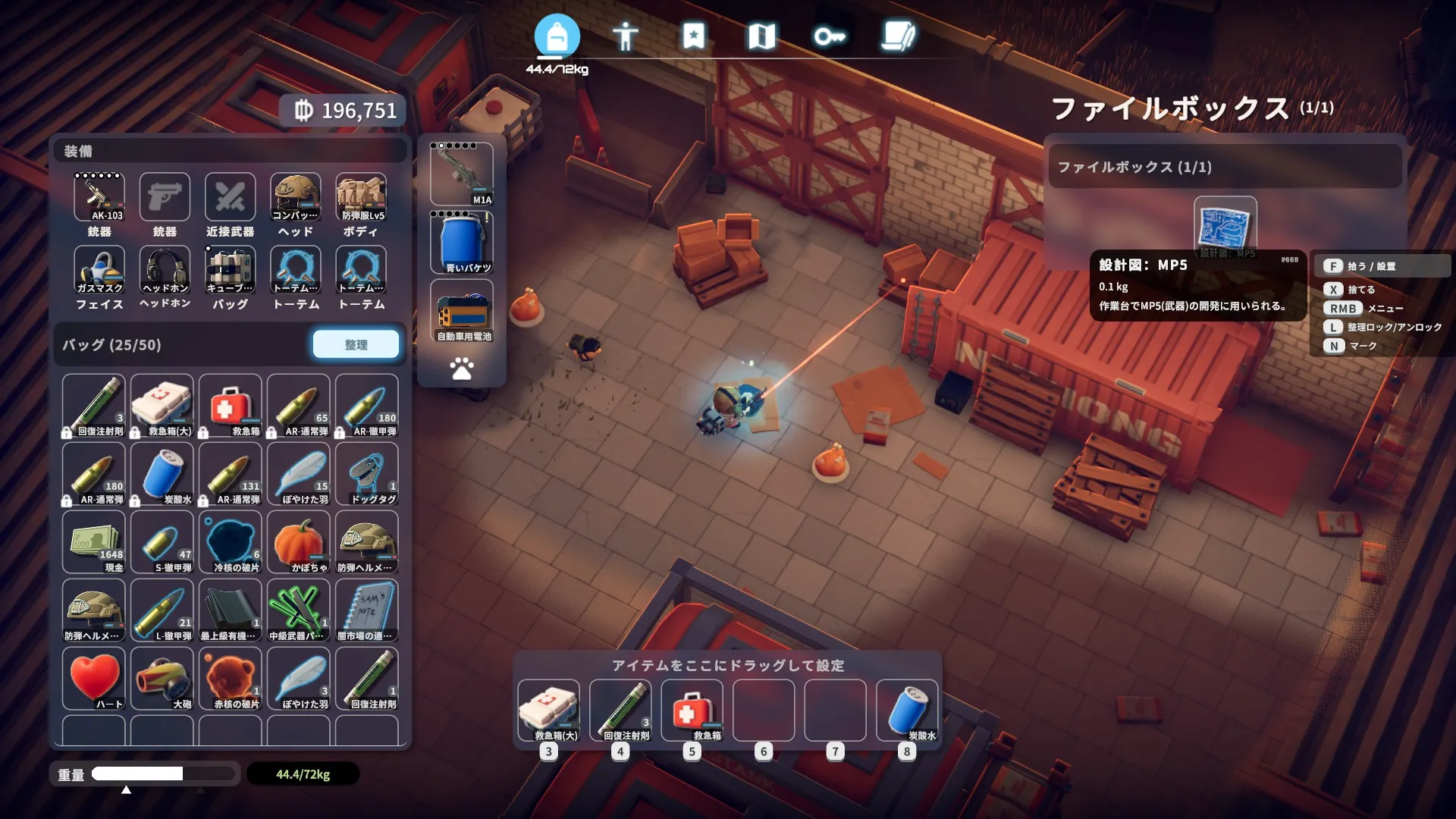This screenshot has width=1456, height=819.
Task: Sort the bag with the 整理 button
Action: tap(356, 344)
